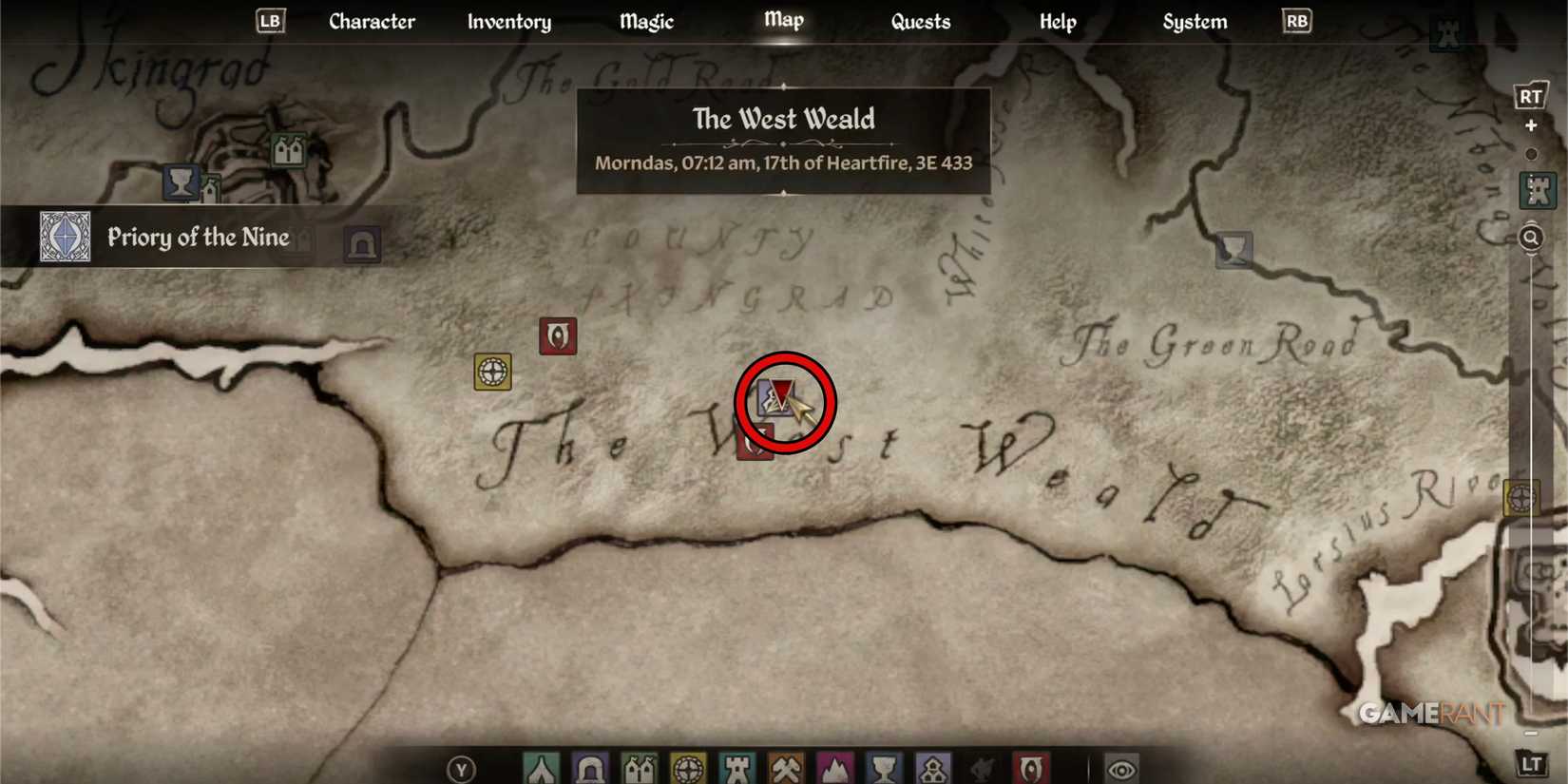
Task: Click the chalice marker near Skingrad
Action: [x=182, y=182]
